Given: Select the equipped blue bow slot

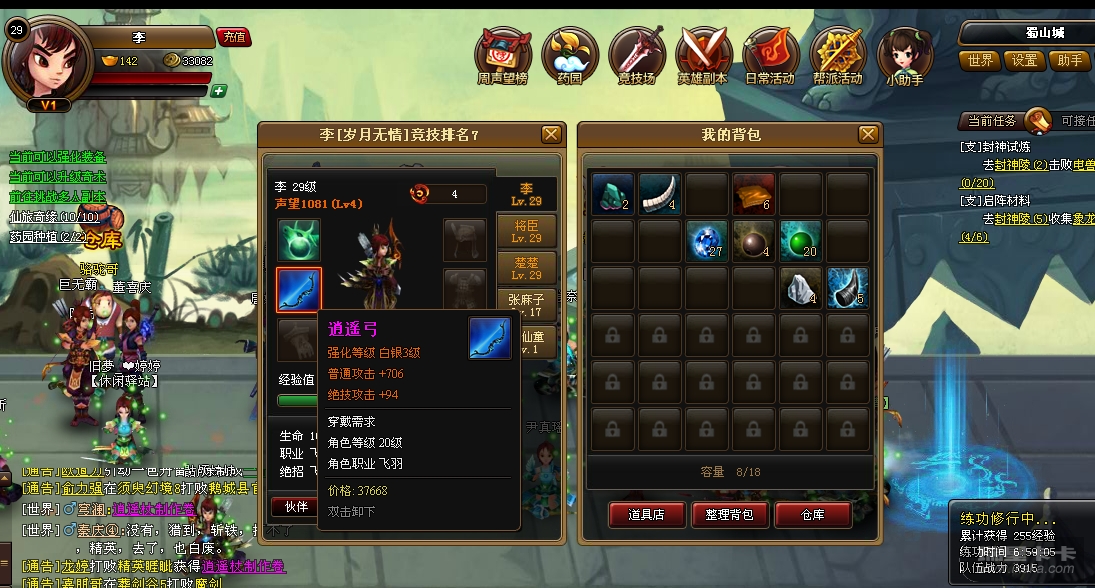Looking at the screenshot, I should 299,289.
